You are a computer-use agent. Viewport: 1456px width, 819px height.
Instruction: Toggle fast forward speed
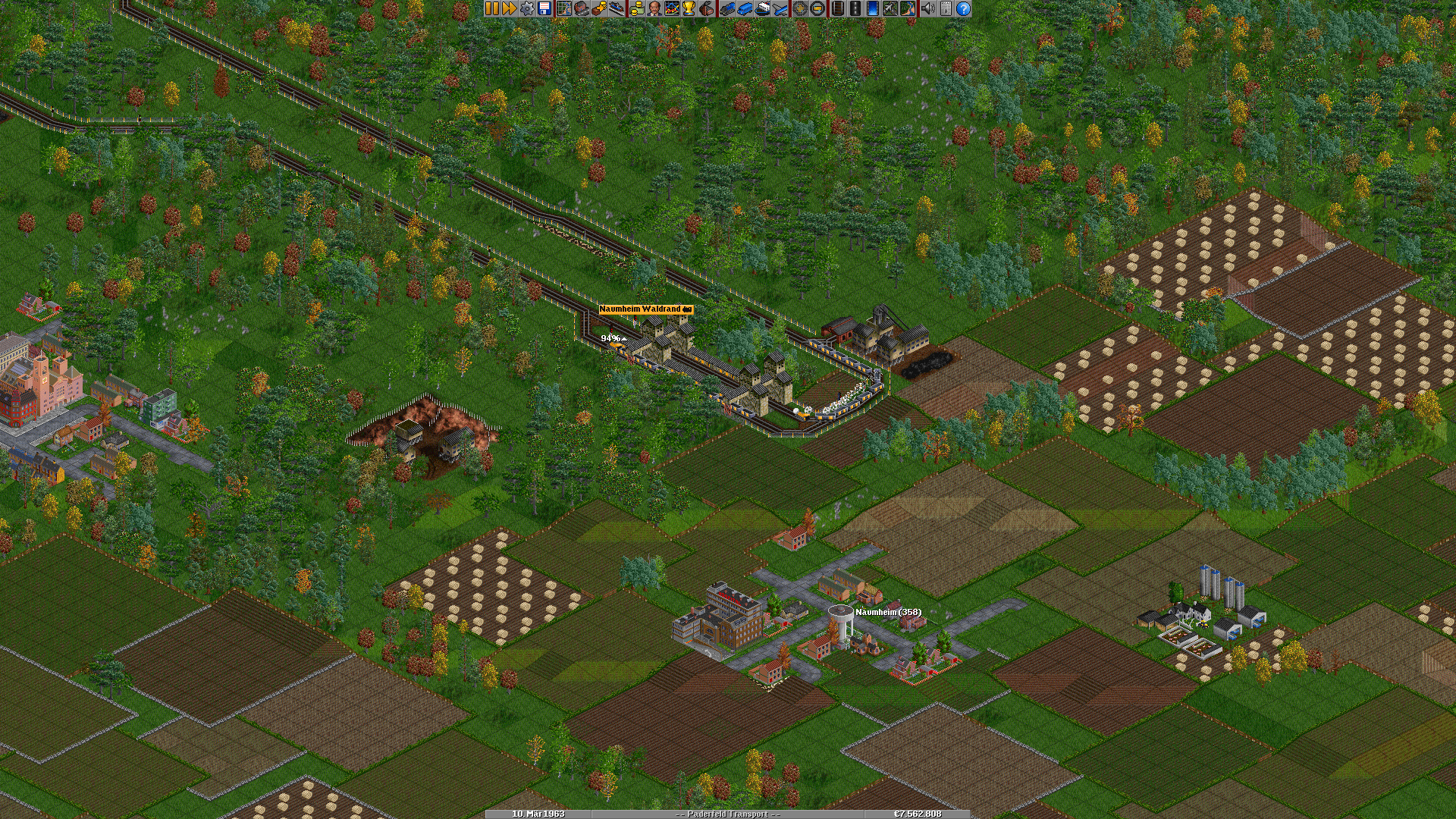pos(510,8)
